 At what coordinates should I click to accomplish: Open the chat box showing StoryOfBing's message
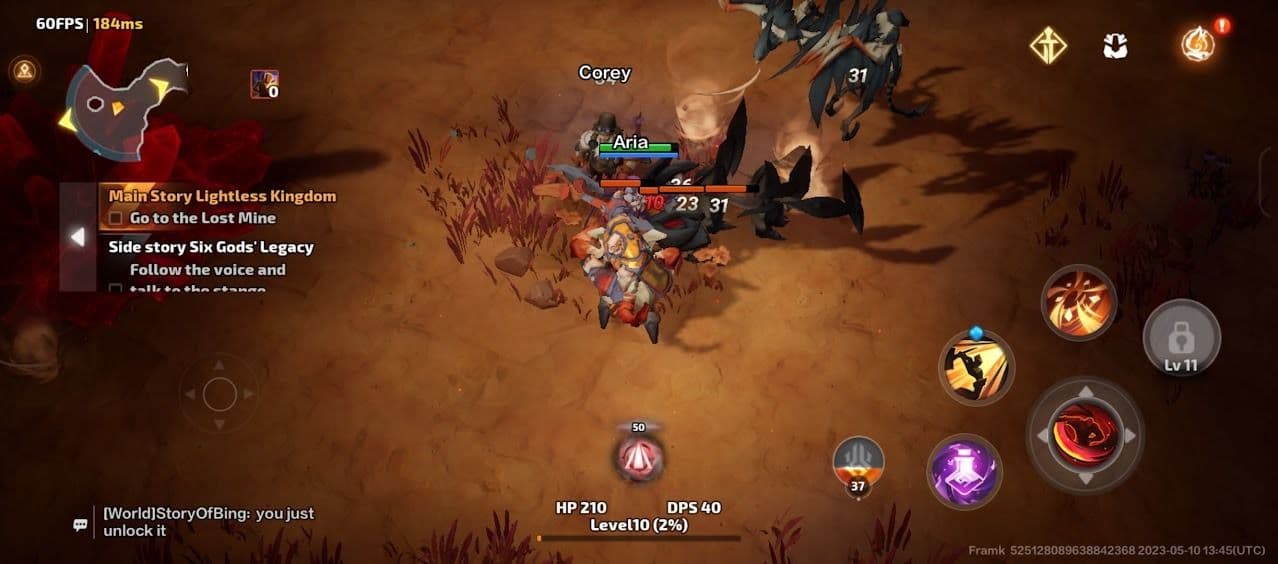pyautogui.click(x=208, y=521)
